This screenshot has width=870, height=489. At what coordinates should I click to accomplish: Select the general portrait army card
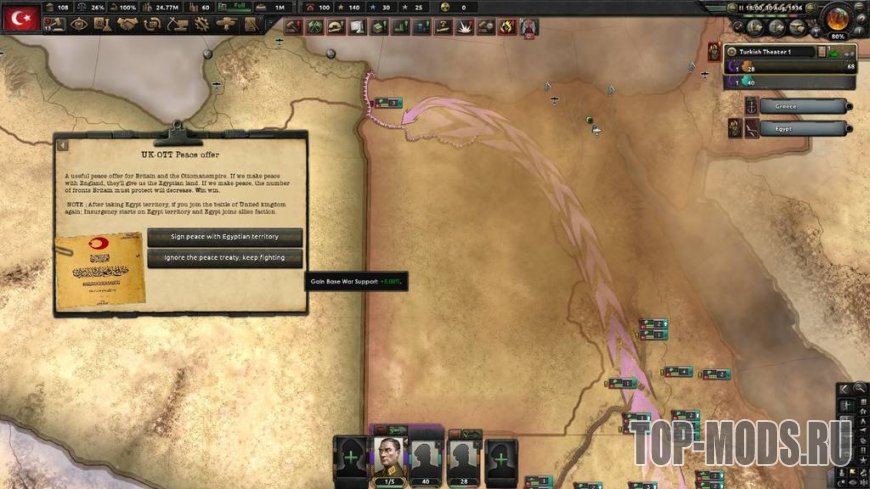[389, 458]
